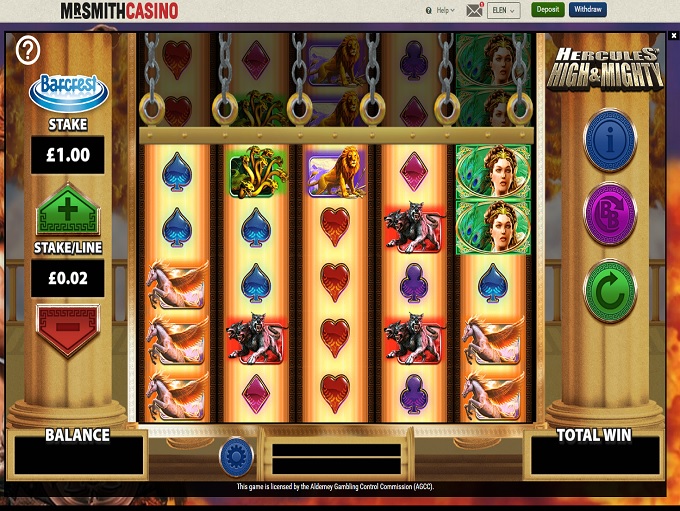This screenshot has height=511, width=680.
Task: Spin the reels with the green arrow
Action: coord(610,291)
